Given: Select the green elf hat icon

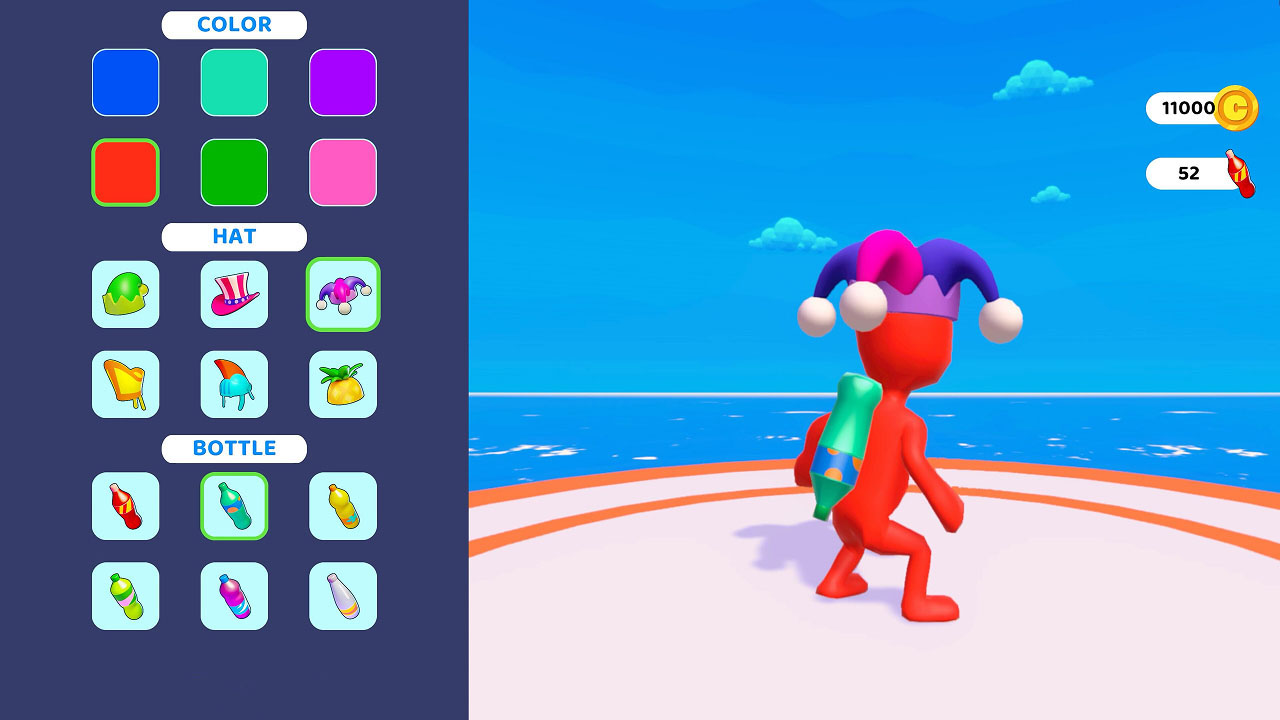Looking at the screenshot, I should pyautogui.click(x=125, y=295).
